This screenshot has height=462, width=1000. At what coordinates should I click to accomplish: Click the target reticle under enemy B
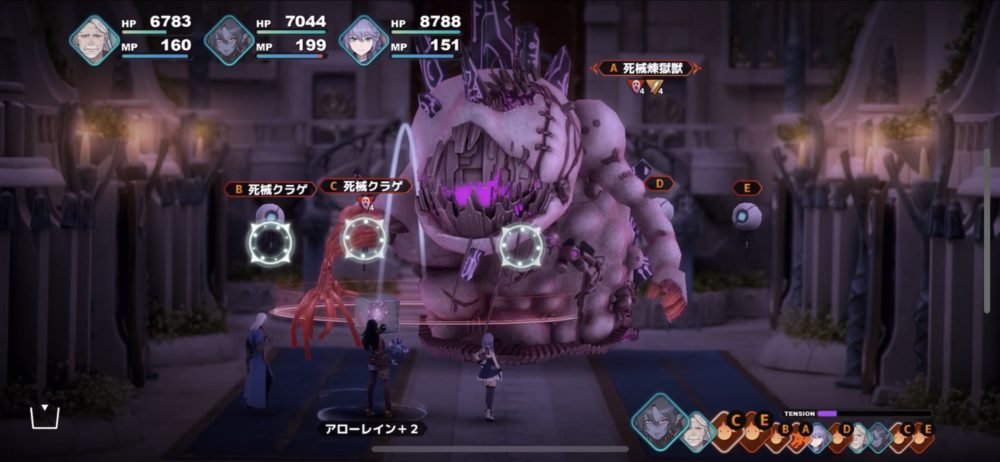(x=270, y=240)
